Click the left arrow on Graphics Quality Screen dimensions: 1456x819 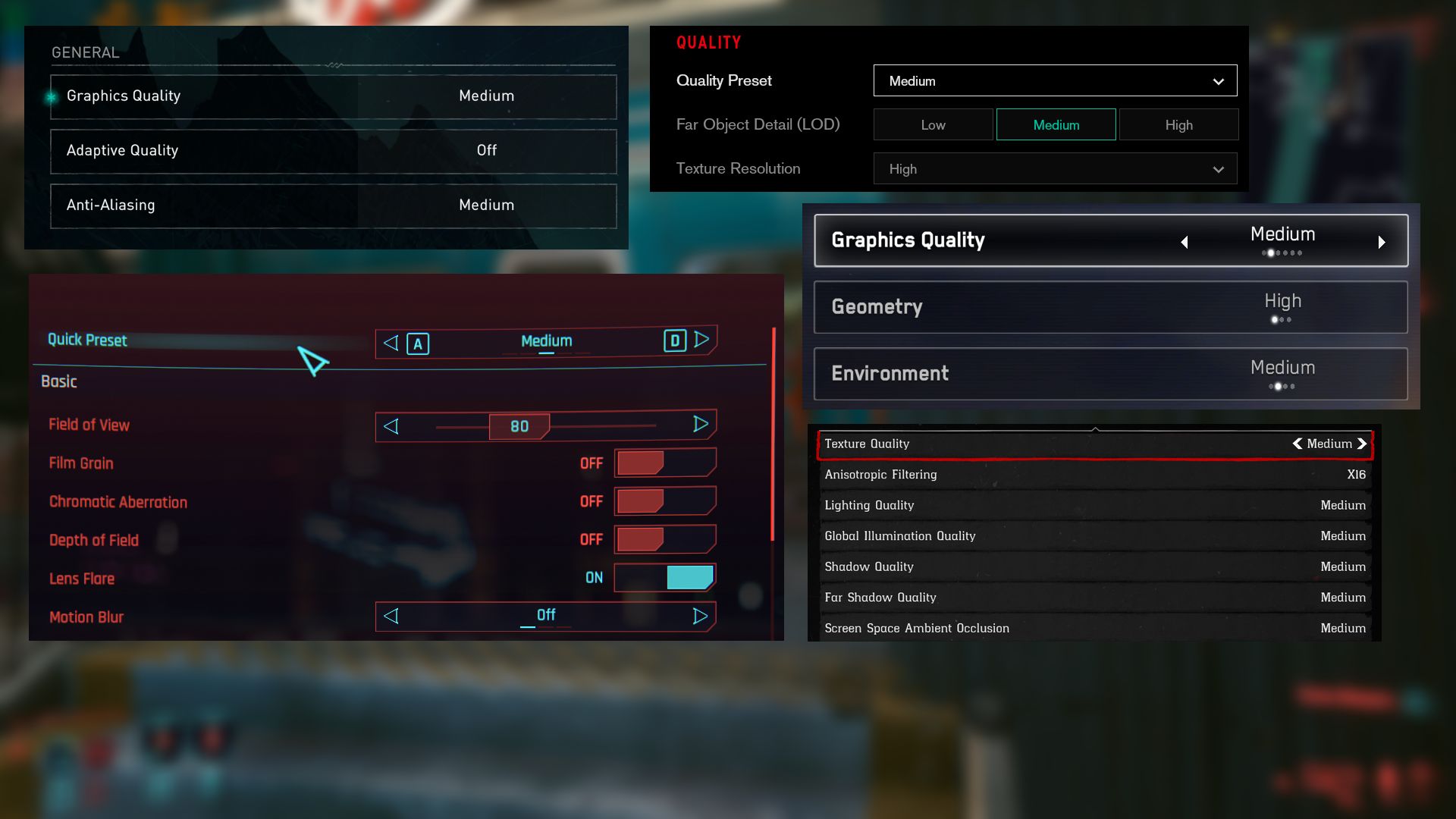(1185, 241)
